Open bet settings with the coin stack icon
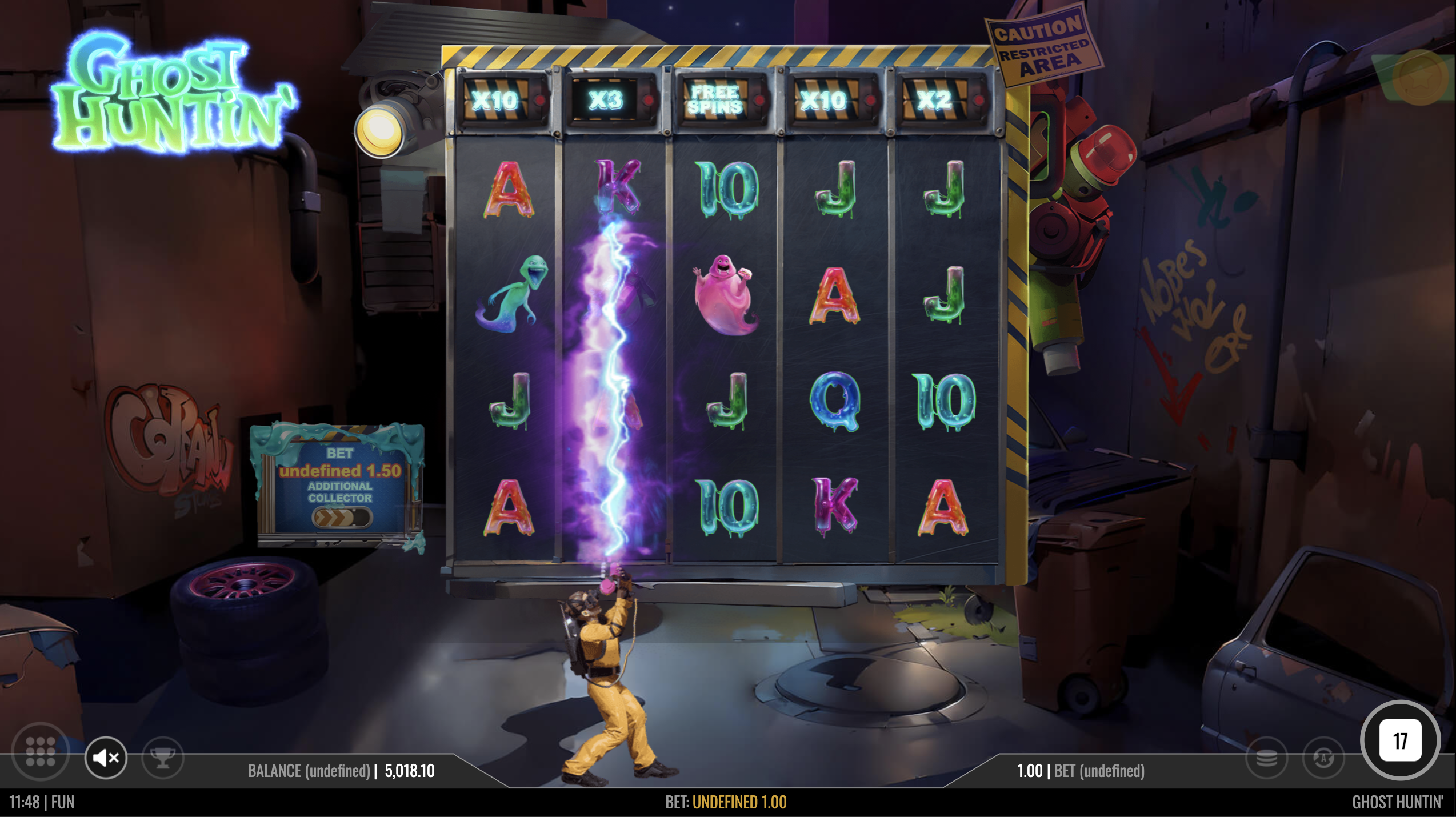The height and width of the screenshot is (817, 1456). [1266, 759]
